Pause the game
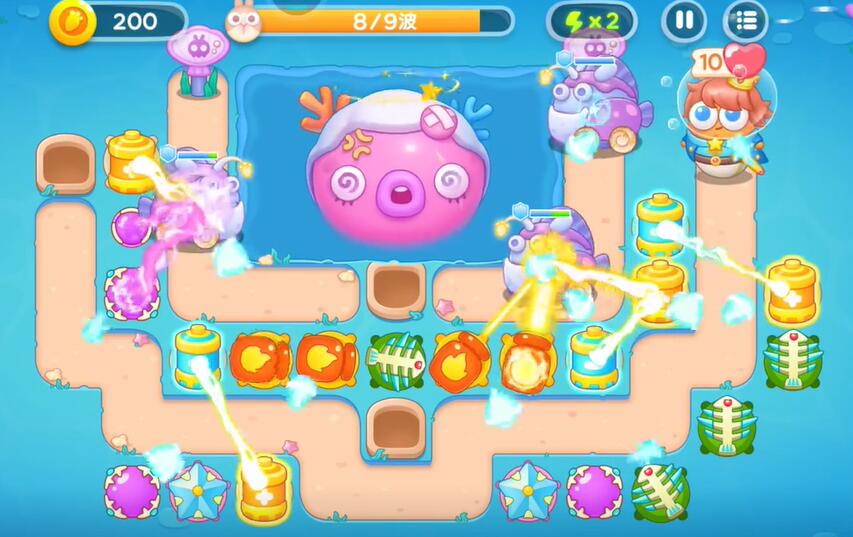The image size is (853, 537). point(684,20)
